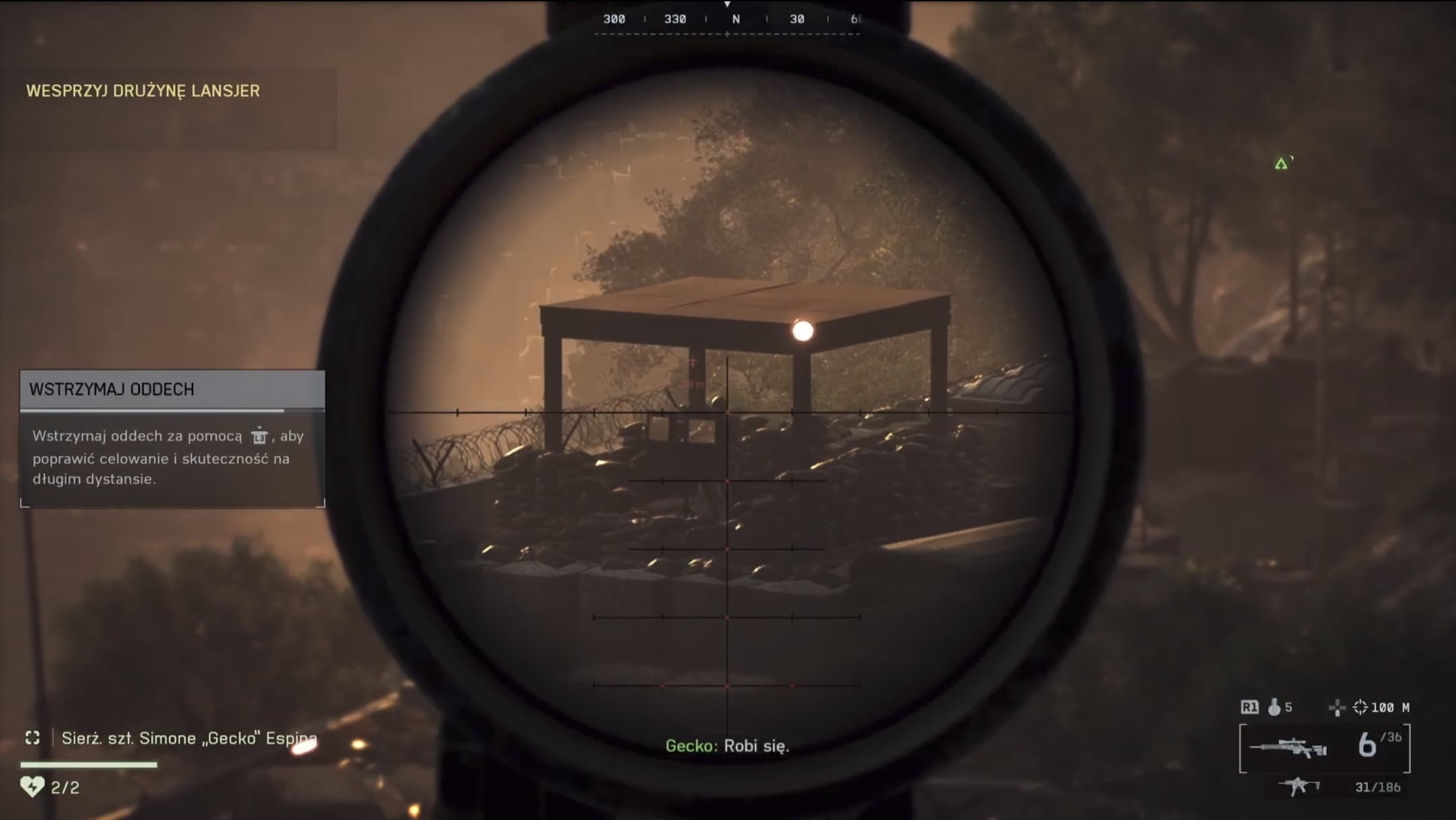Select the green squadmate triangle marker
Viewport: 1456px width, 820px height.
pyautogui.click(x=1281, y=164)
